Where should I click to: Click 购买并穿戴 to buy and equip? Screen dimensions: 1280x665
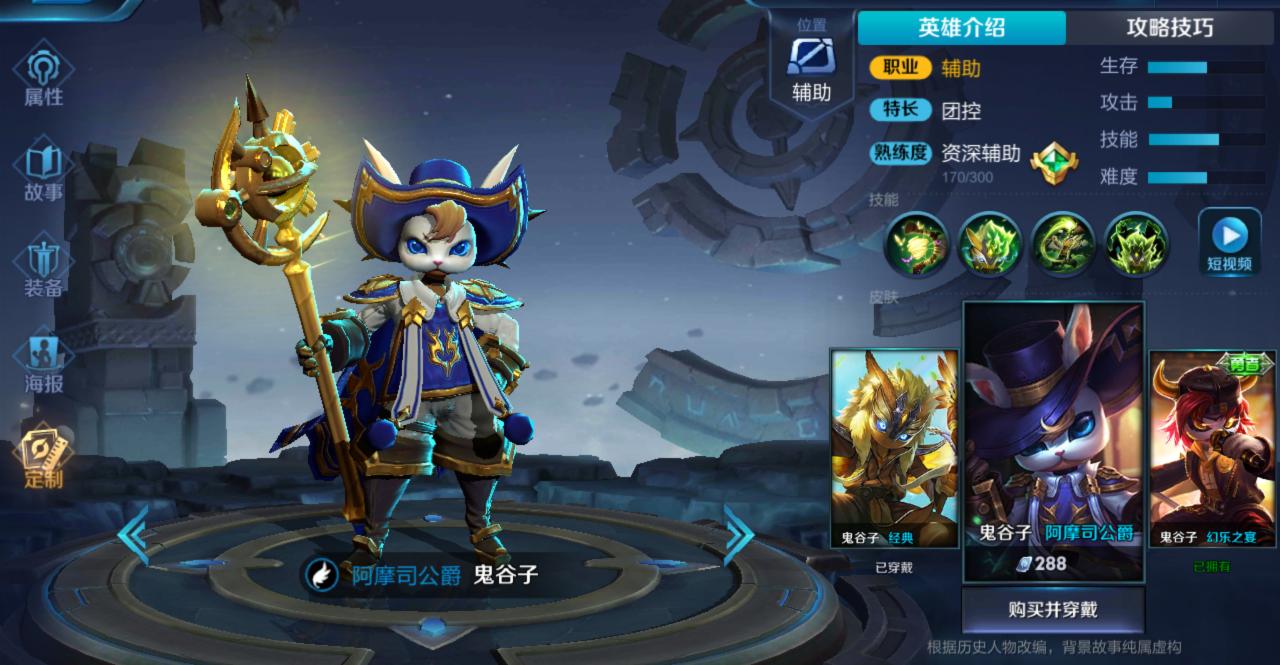(1053, 609)
